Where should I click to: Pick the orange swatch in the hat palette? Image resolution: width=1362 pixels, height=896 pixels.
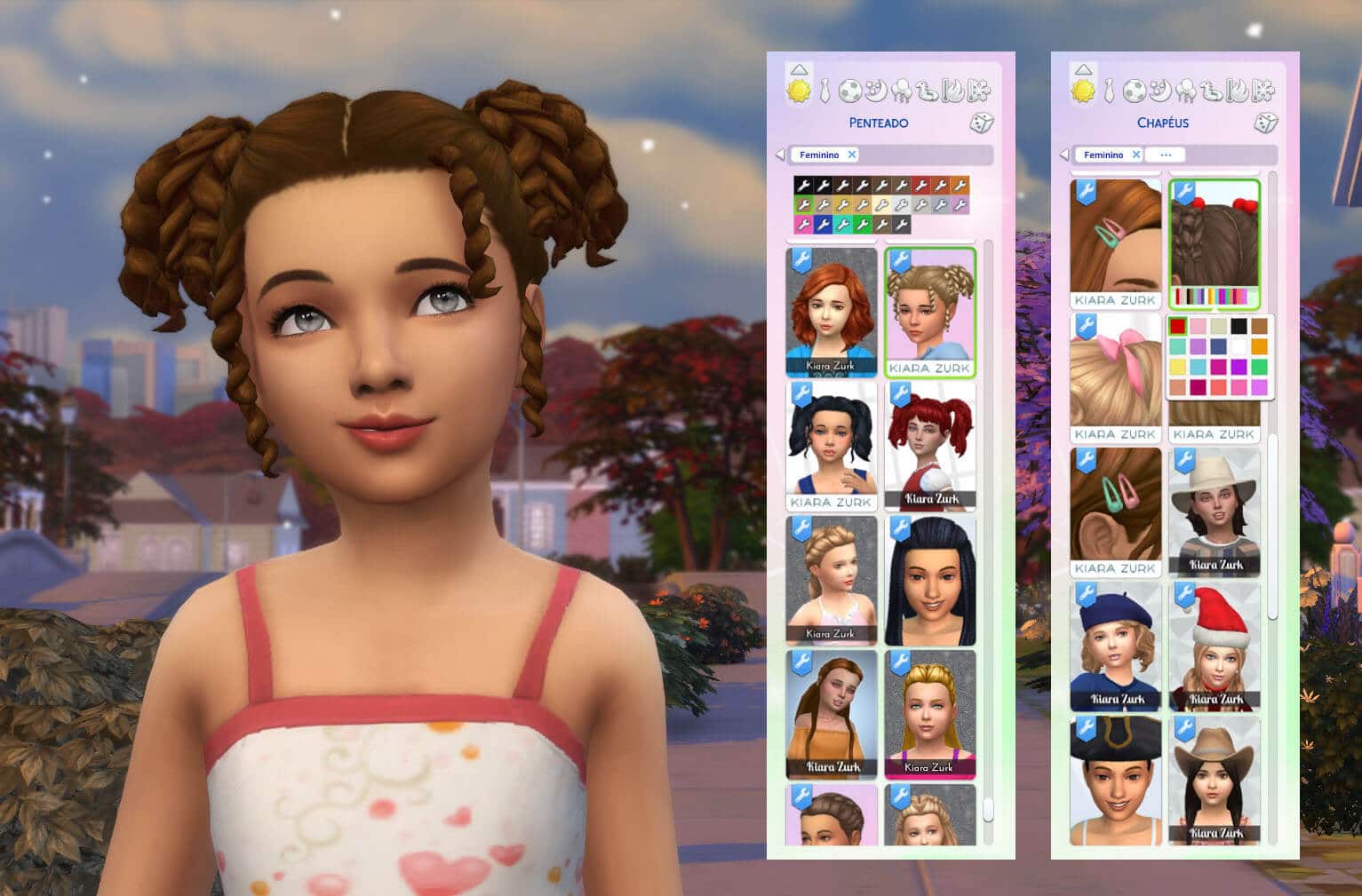click(x=1259, y=346)
